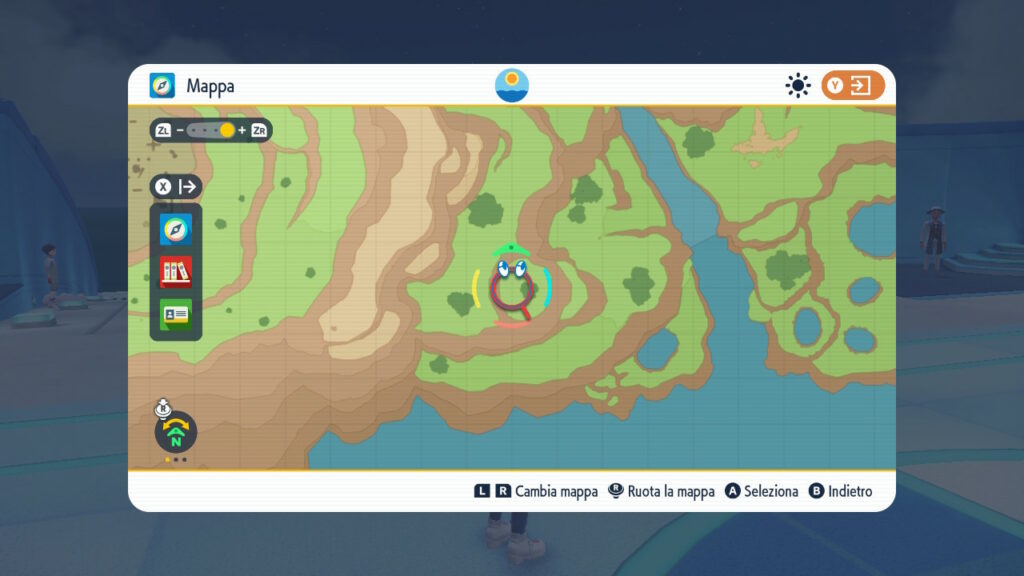Select the magnifying glass map cursor
Screen dimensions: 1024x576
511,292
